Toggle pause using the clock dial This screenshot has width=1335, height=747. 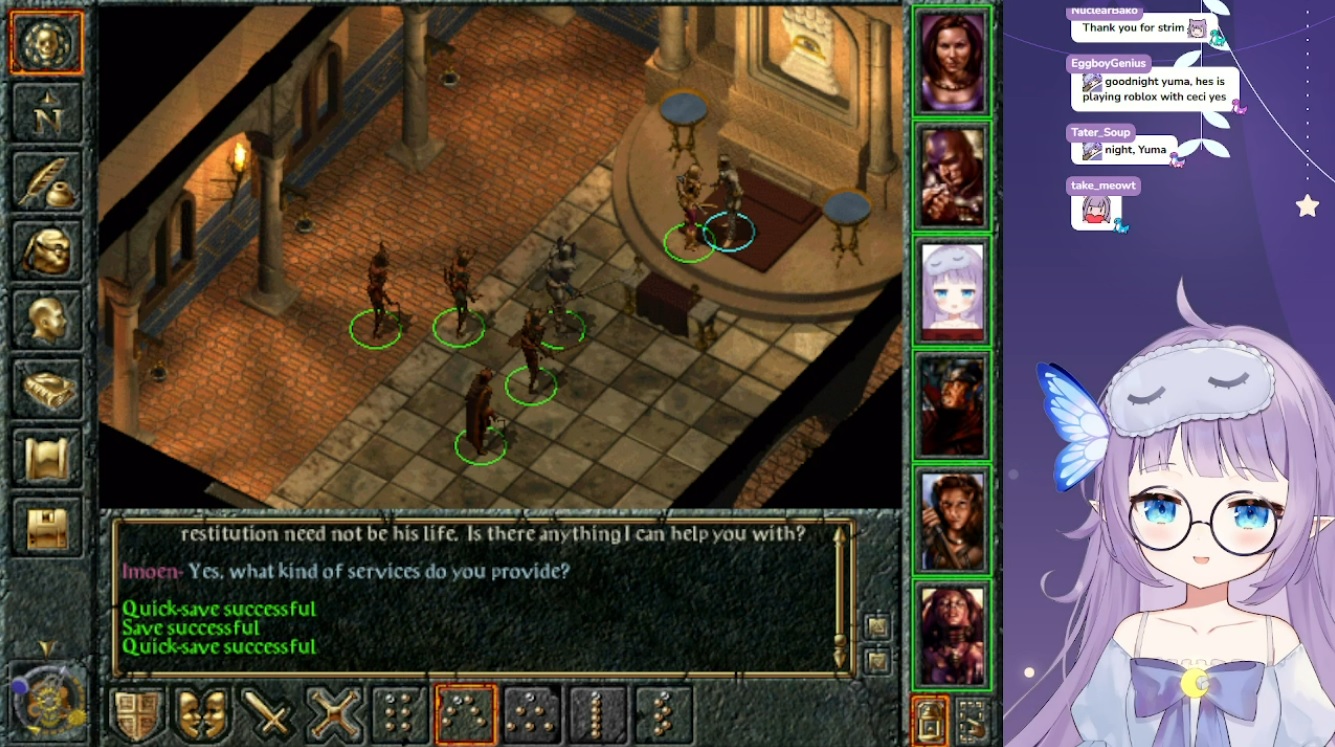click(x=44, y=698)
